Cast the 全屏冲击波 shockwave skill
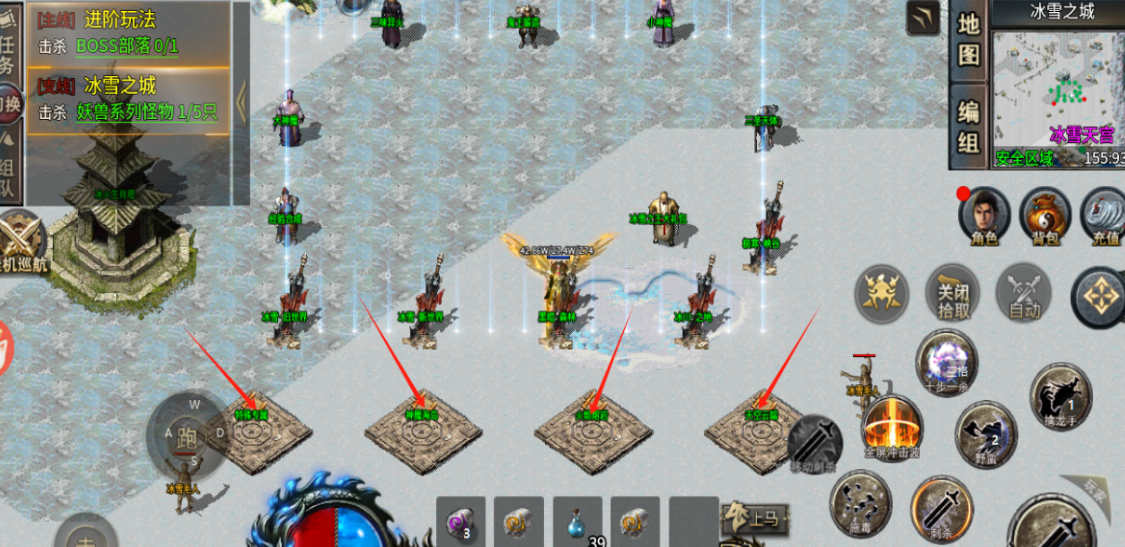The height and width of the screenshot is (547, 1125). [x=891, y=426]
